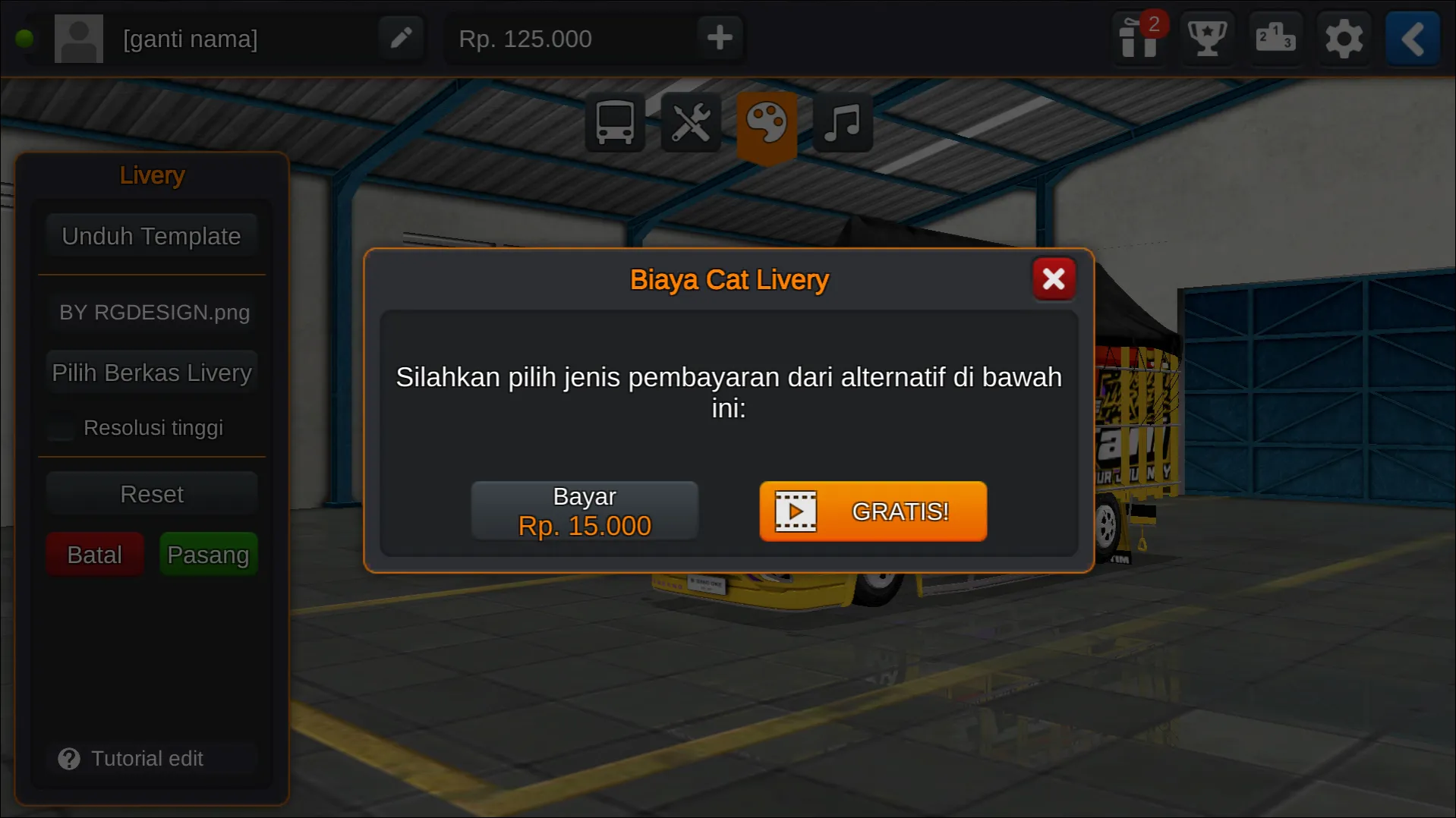Image resolution: width=1456 pixels, height=818 pixels.
Task: Switch to the bus vehicle tab
Action: click(614, 123)
